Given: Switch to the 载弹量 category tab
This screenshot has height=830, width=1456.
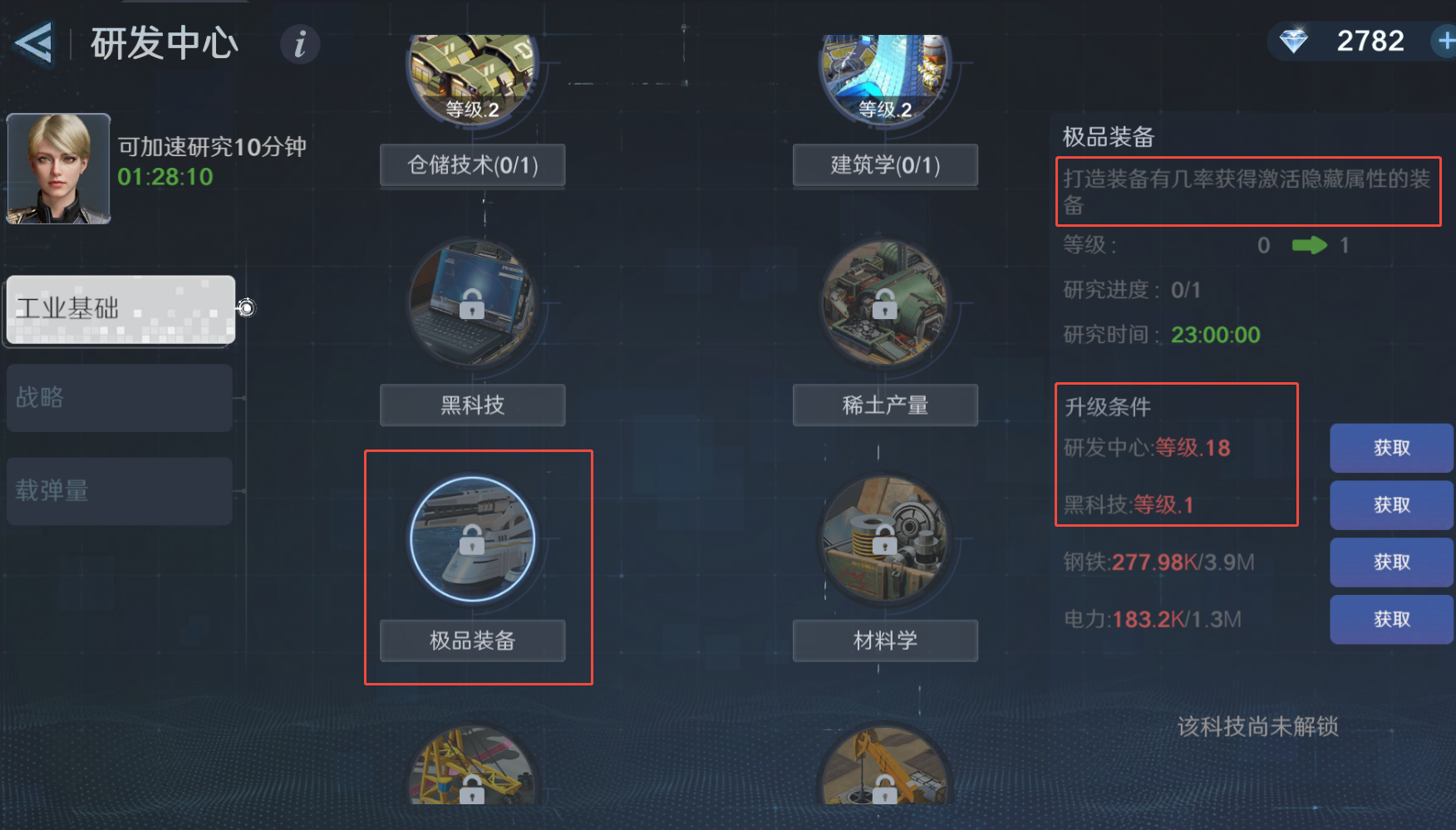Looking at the screenshot, I should 119,491.
